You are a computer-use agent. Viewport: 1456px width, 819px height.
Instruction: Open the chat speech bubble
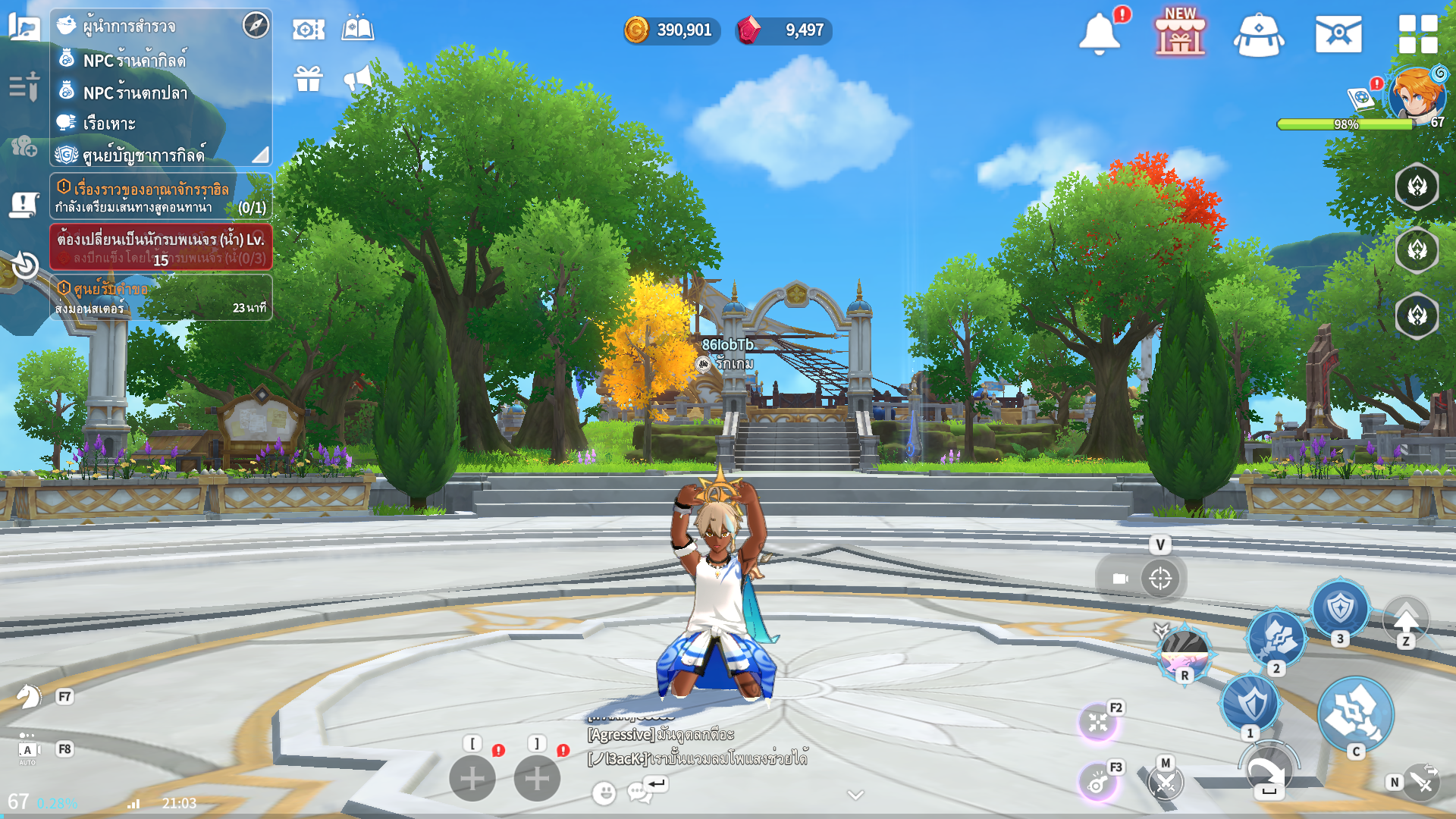639,792
